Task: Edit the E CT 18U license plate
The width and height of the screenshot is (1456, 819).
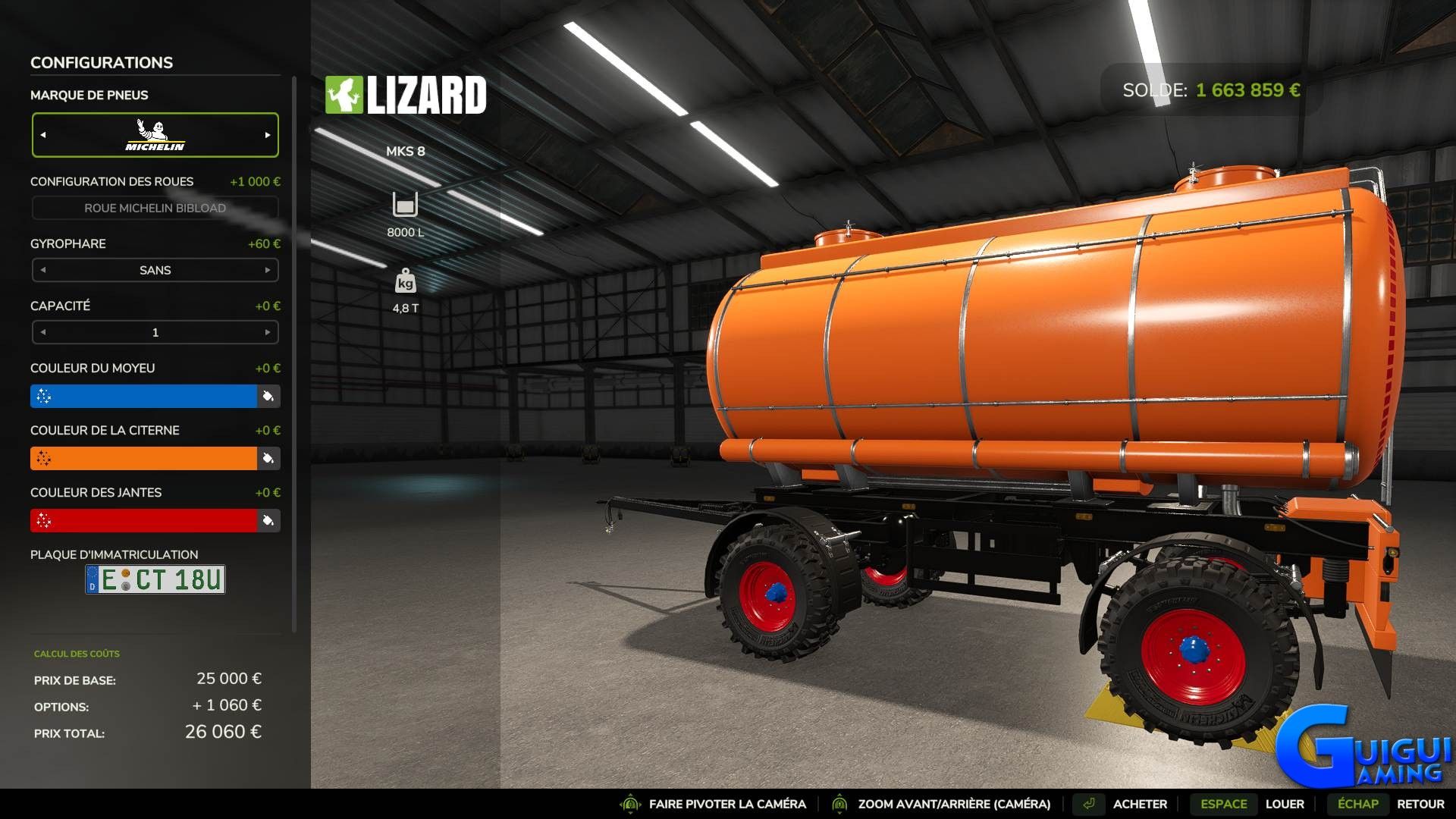Action: tap(155, 579)
